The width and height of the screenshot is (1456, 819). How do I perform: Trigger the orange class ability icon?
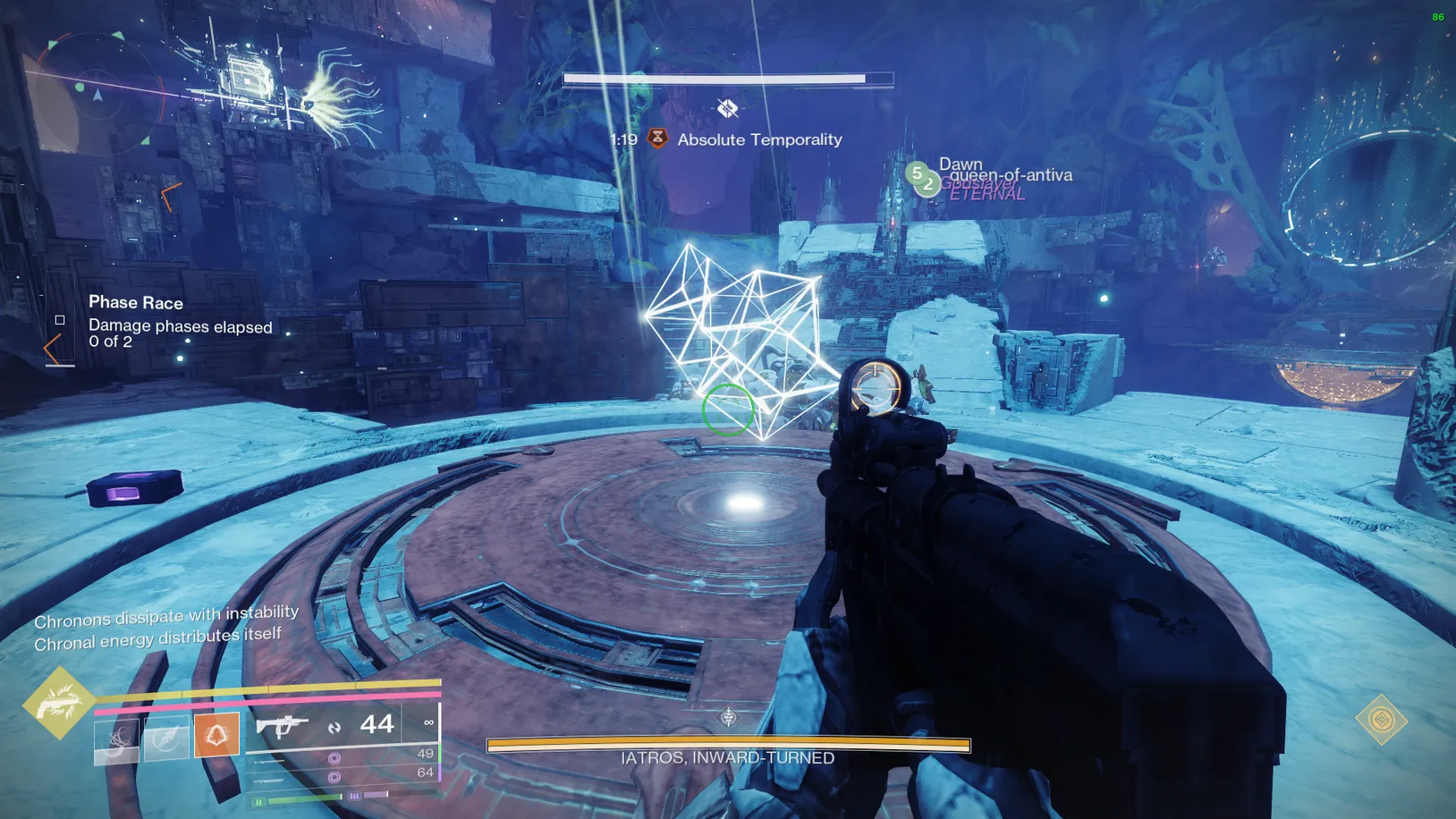click(216, 735)
